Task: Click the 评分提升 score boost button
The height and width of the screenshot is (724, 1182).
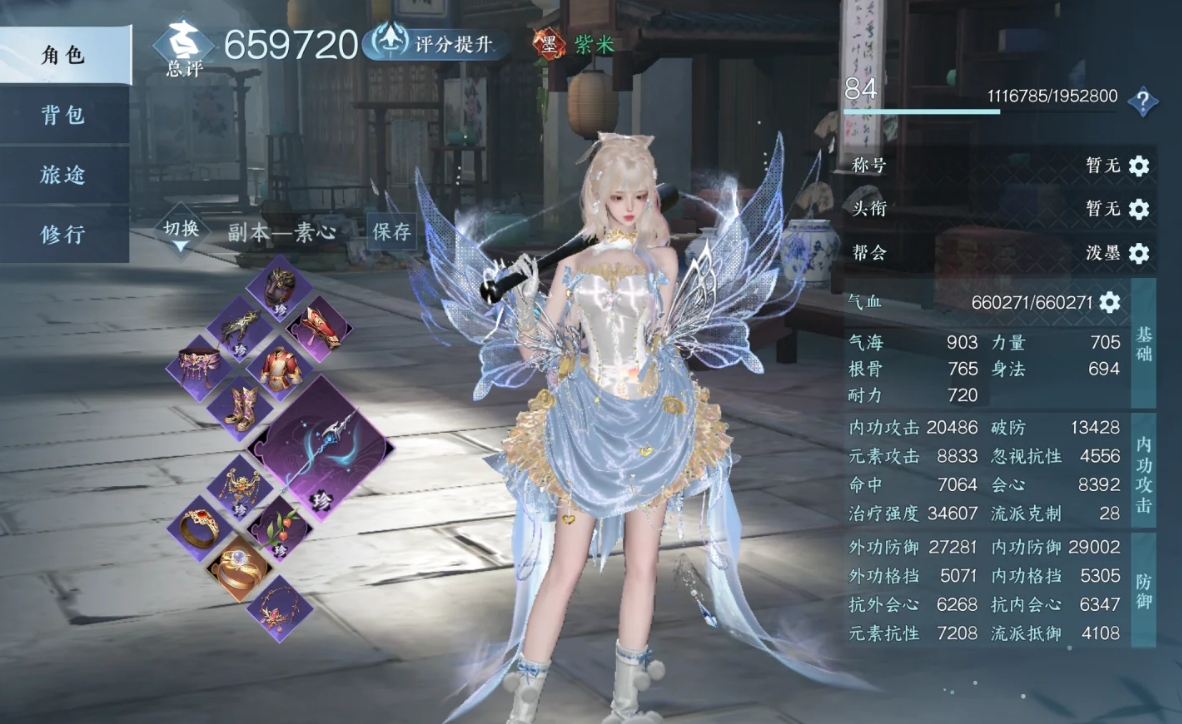Action: coord(436,43)
